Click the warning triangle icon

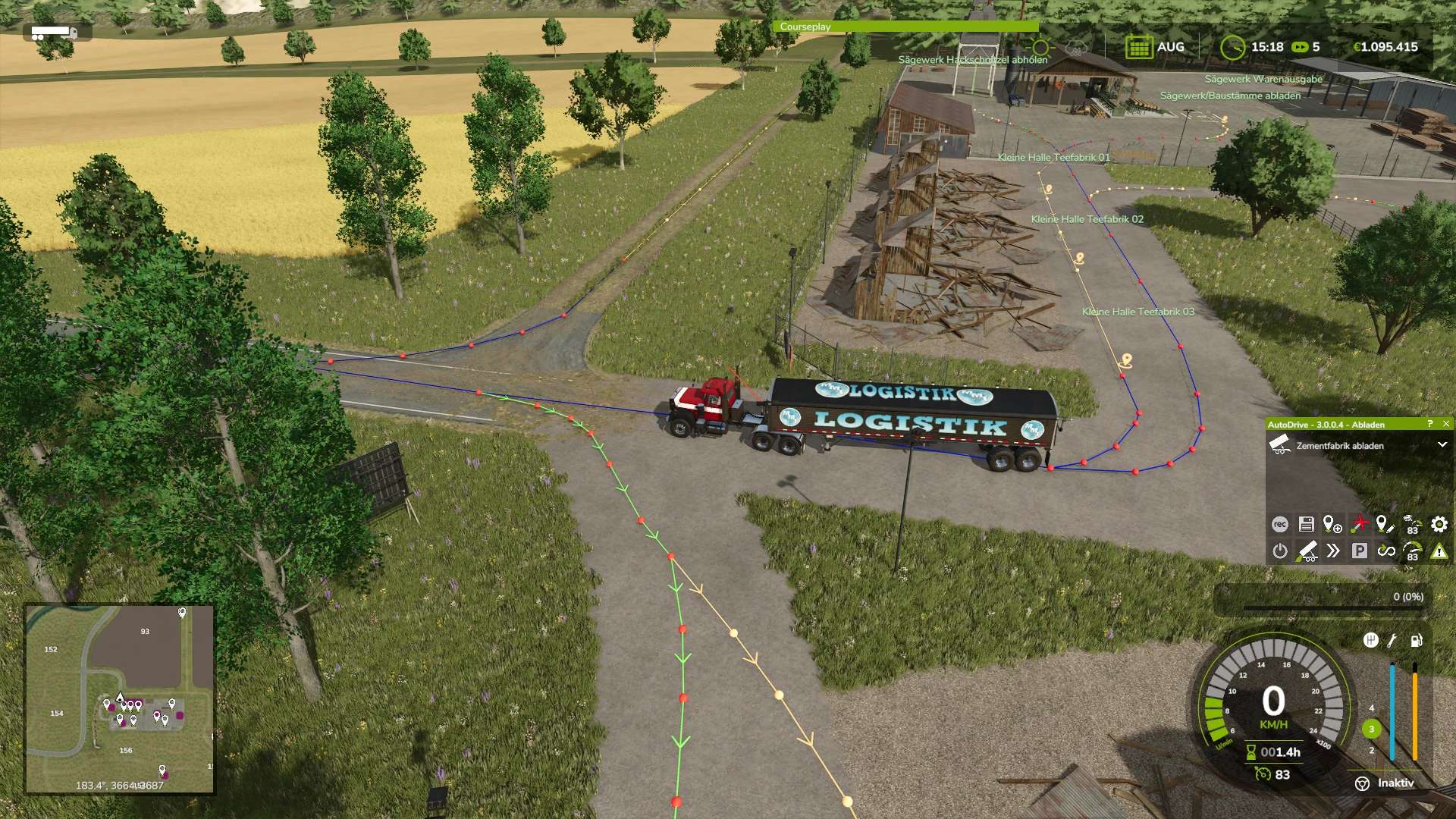[1439, 551]
